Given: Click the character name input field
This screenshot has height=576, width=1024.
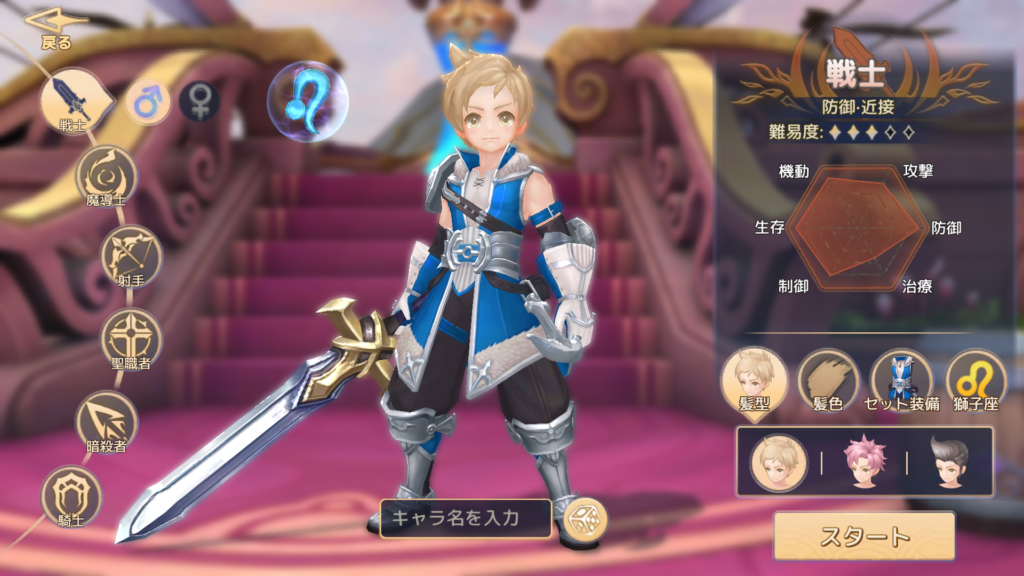Looking at the screenshot, I should coord(465,518).
